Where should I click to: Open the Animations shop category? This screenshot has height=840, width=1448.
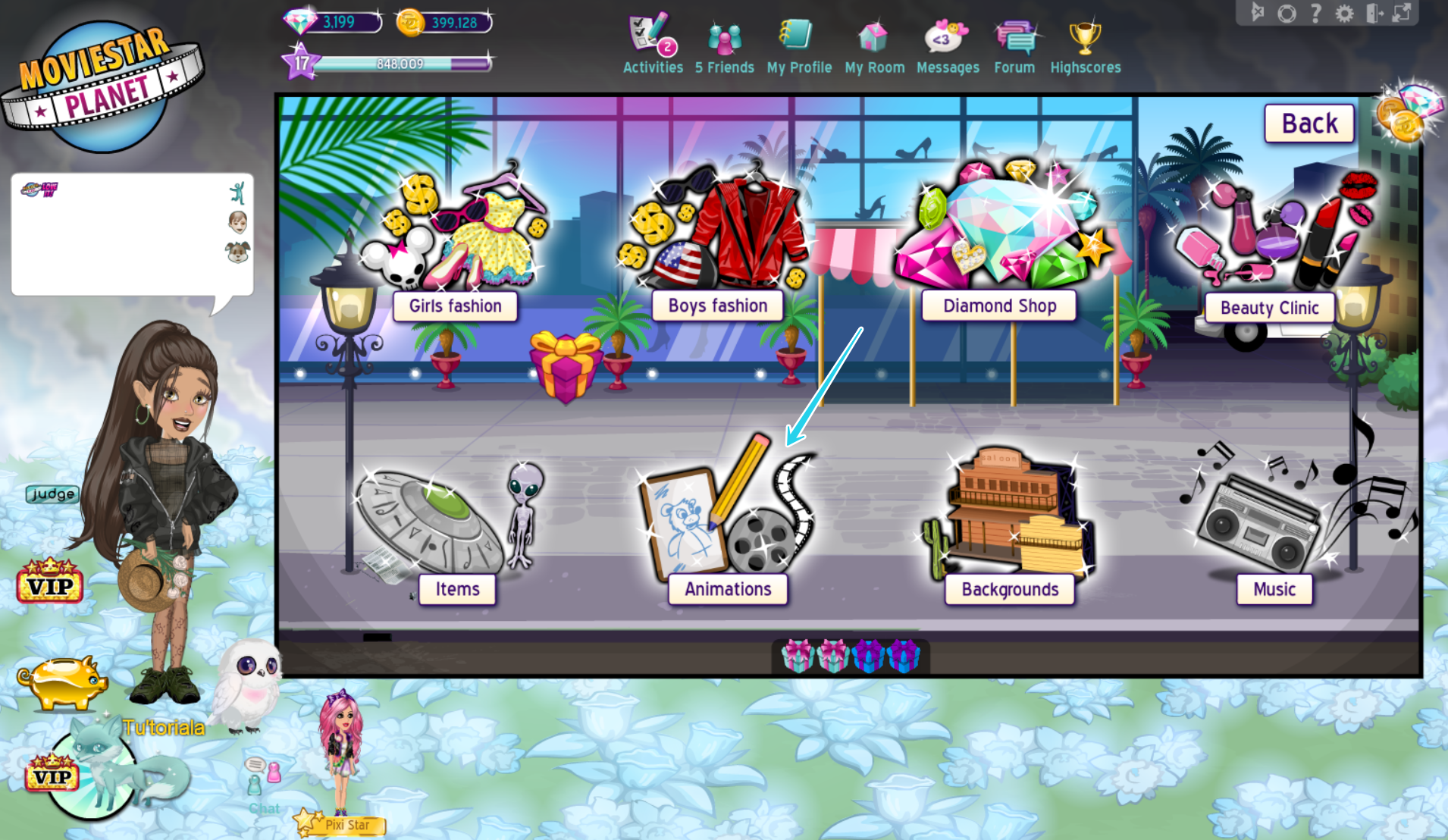(727, 589)
